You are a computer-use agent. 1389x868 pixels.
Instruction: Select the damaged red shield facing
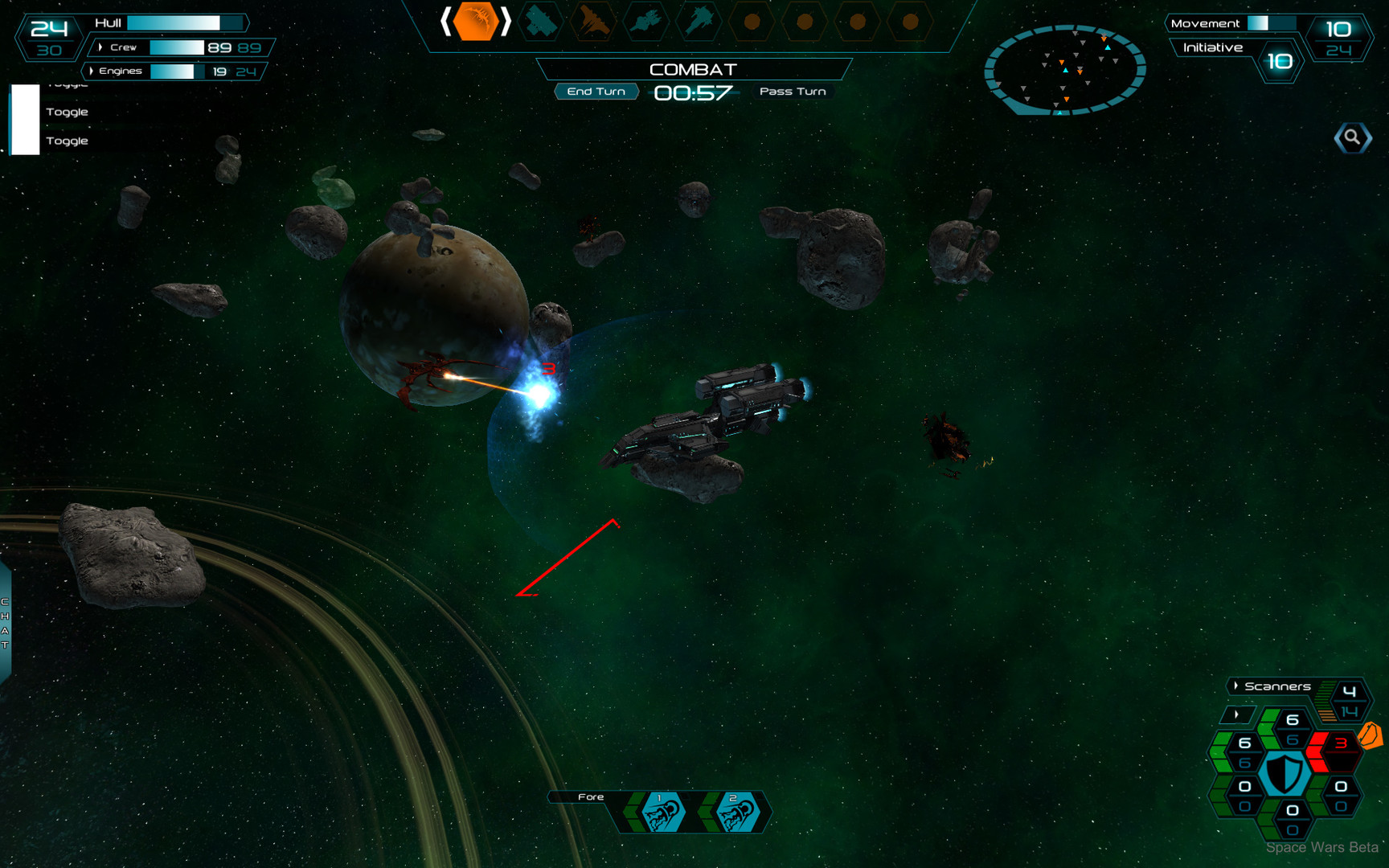pos(1335,747)
